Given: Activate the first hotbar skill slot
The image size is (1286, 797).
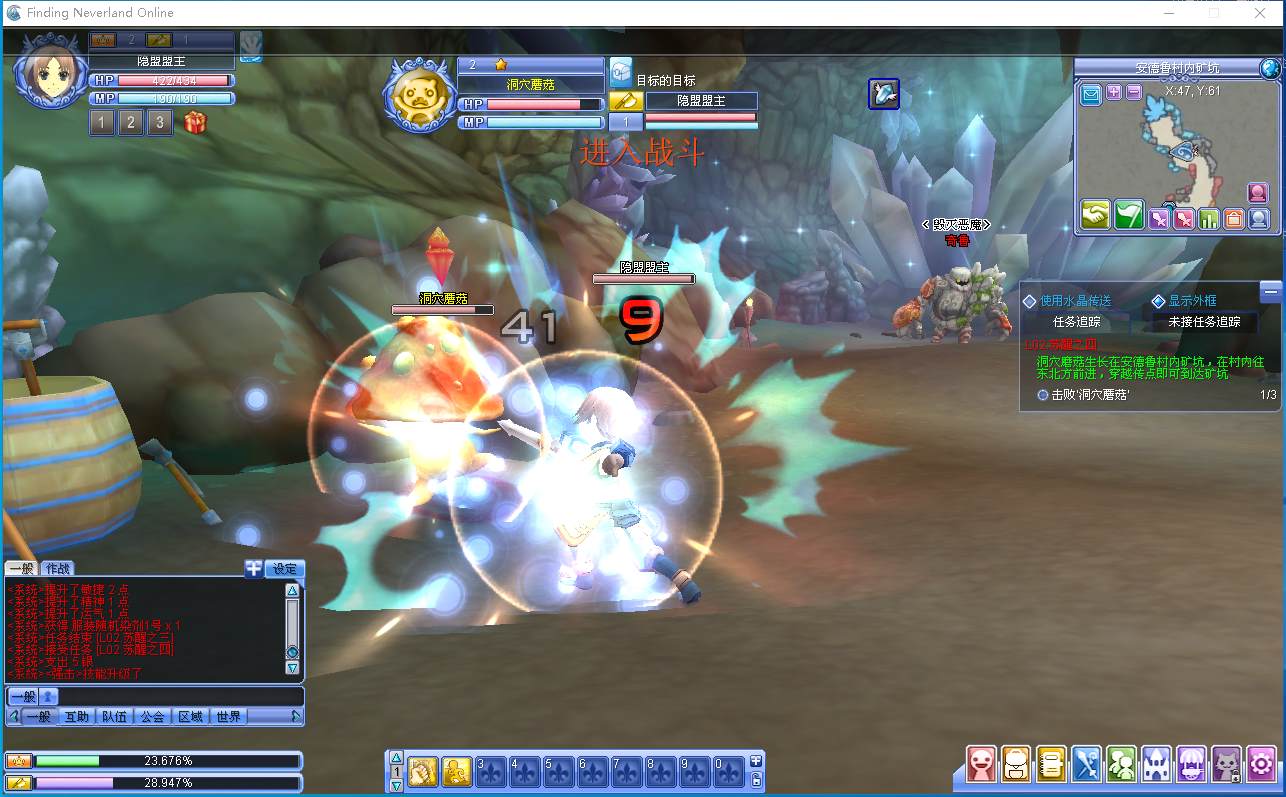Looking at the screenshot, I should (x=423, y=771).
